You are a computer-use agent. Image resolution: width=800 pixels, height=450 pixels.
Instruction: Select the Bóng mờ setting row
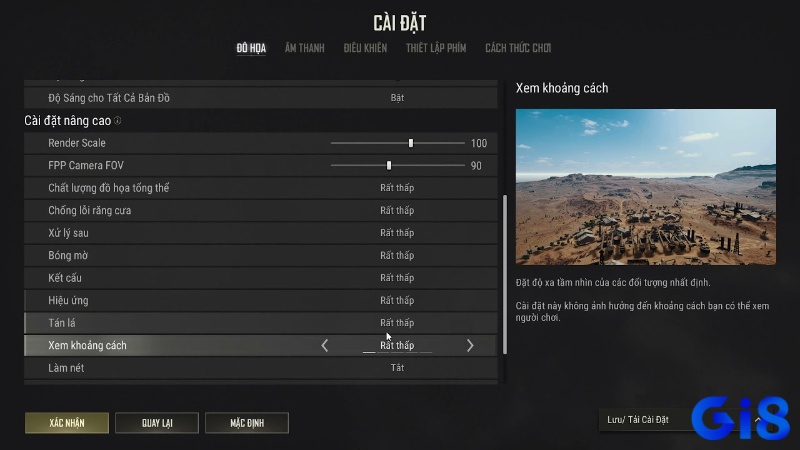point(260,255)
